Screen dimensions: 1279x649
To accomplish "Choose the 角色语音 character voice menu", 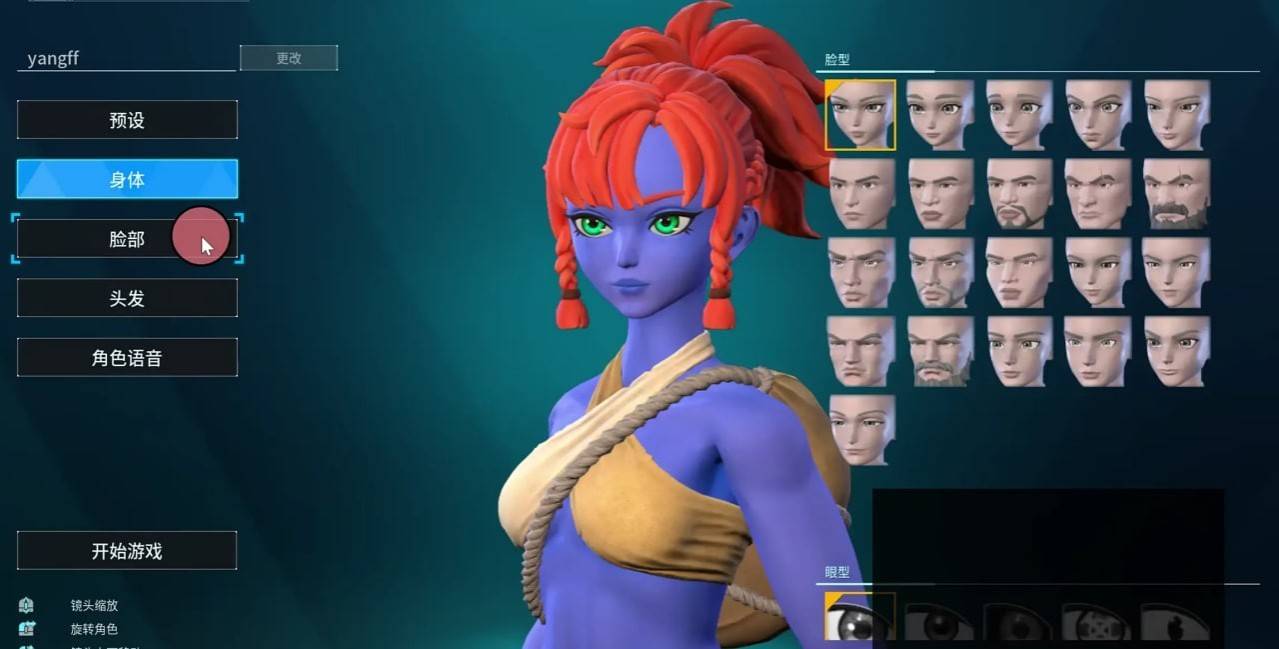I will [x=127, y=358].
